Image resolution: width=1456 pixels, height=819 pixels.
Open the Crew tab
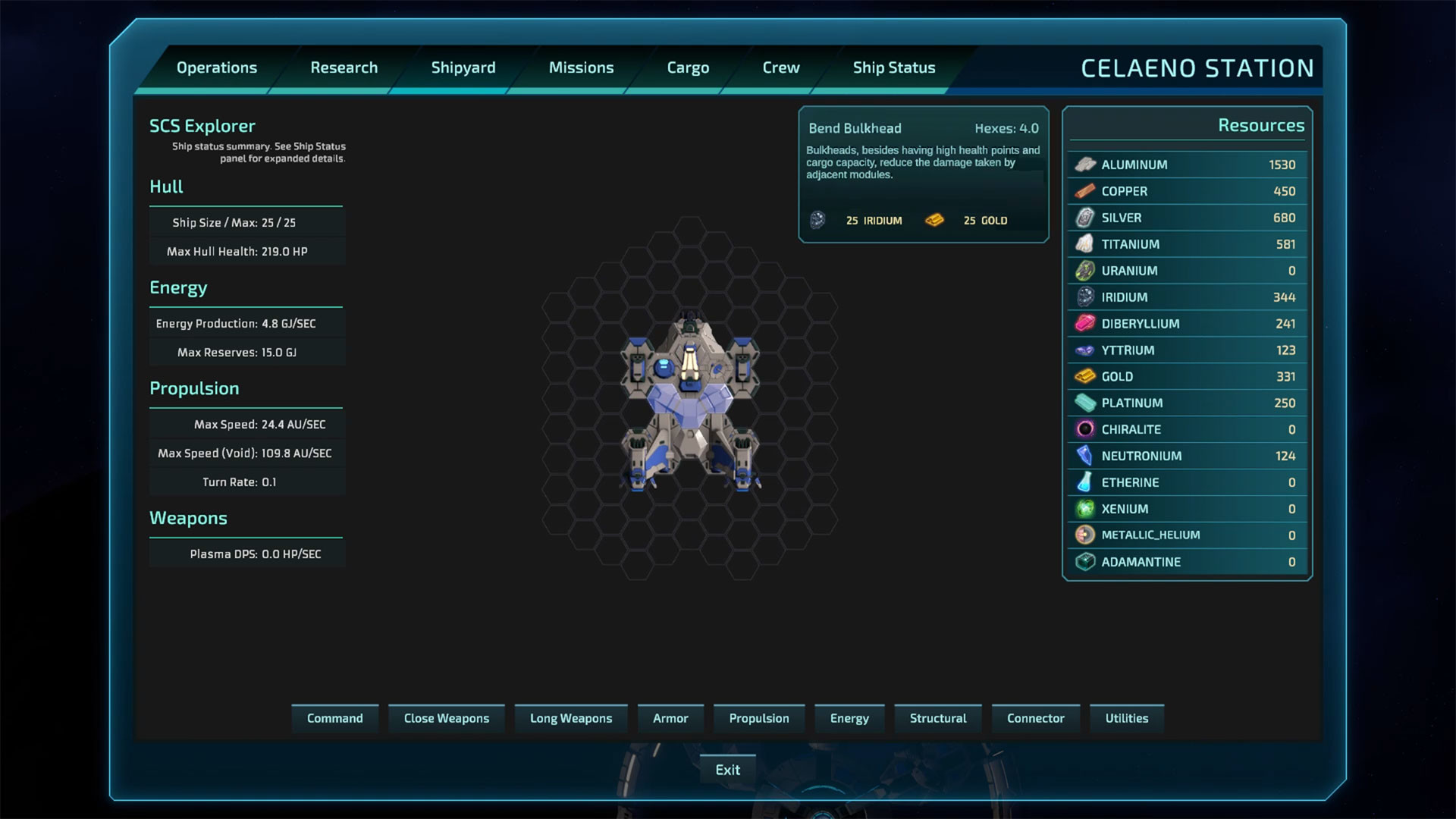point(780,67)
